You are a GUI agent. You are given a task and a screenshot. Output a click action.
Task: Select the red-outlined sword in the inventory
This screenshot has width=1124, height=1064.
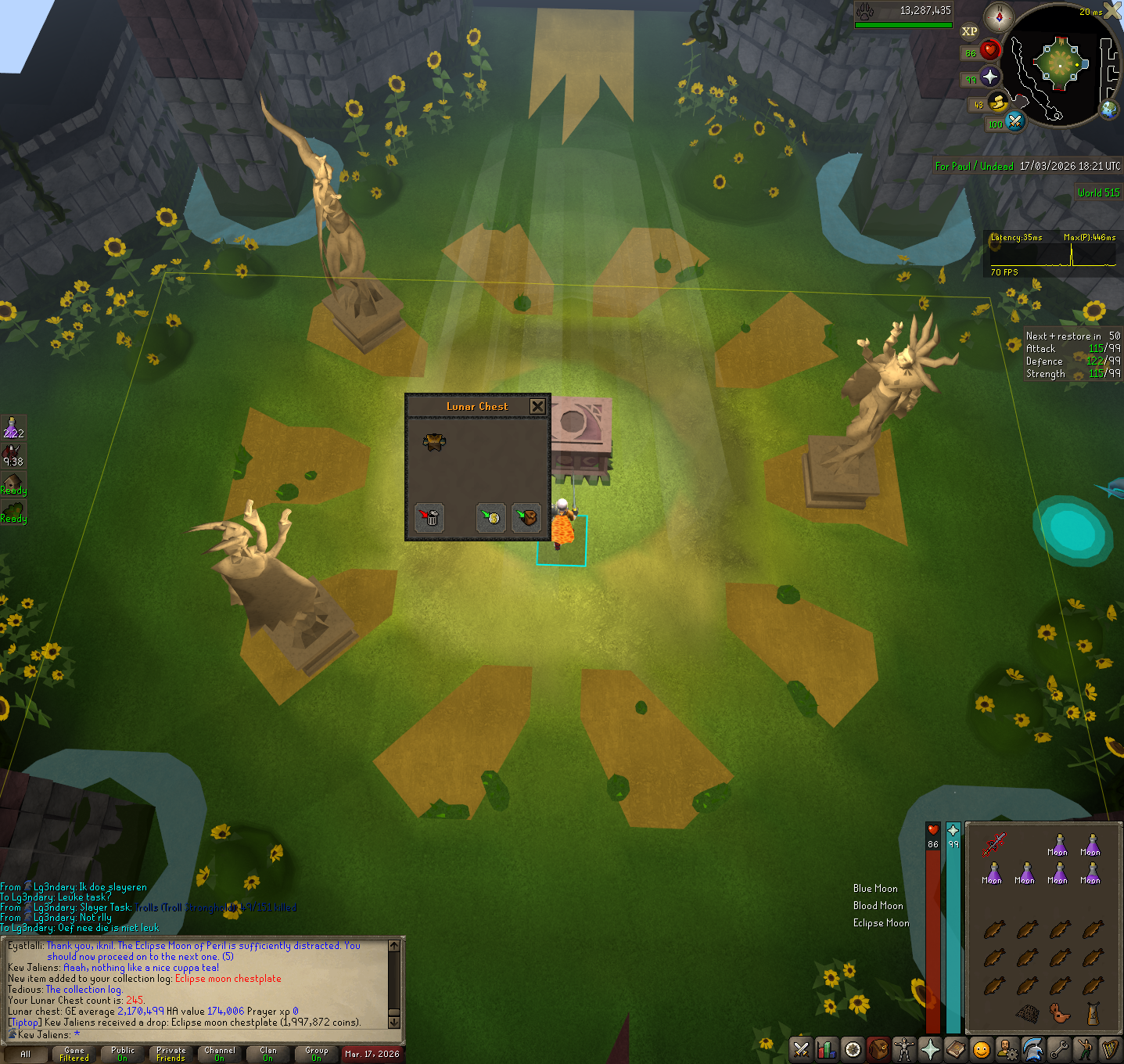point(993,845)
